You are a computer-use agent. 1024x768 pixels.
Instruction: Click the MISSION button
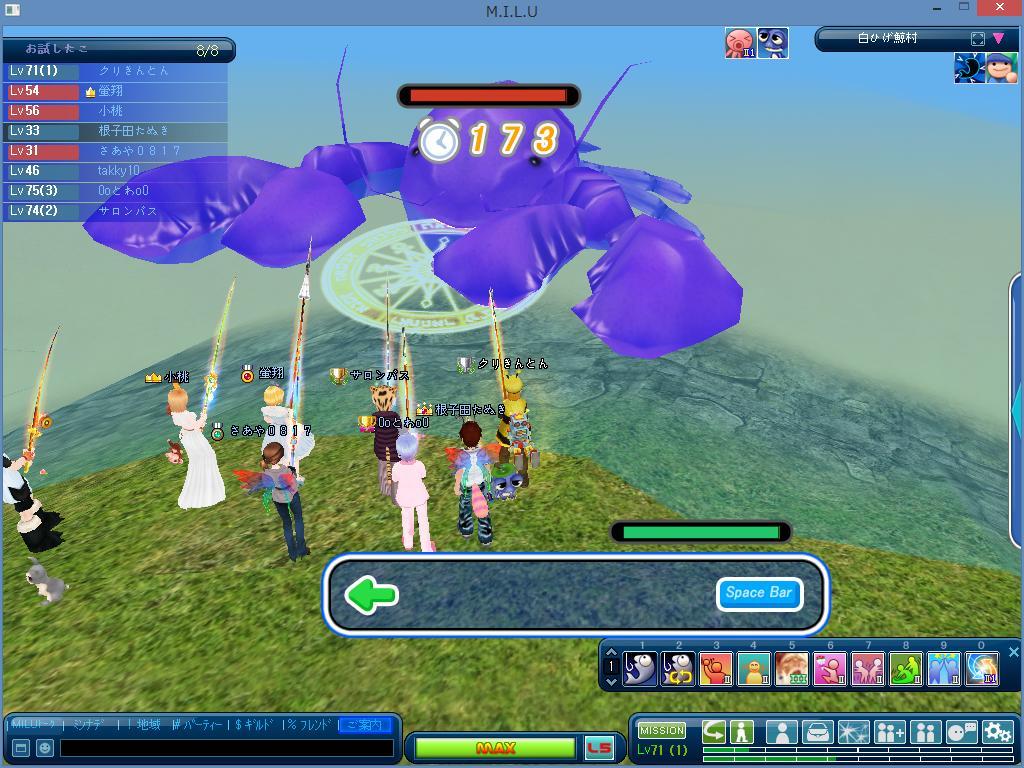click(x=661, y=731)
